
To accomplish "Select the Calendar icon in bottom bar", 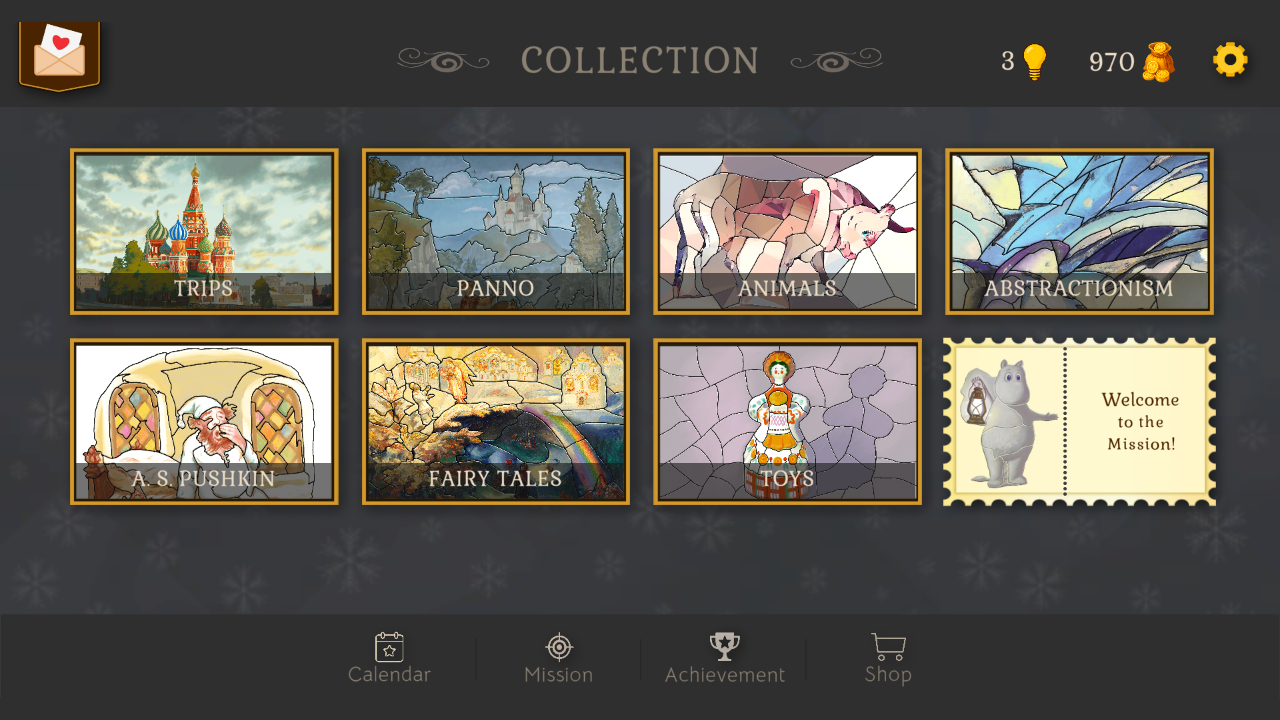I will [389, 646].
